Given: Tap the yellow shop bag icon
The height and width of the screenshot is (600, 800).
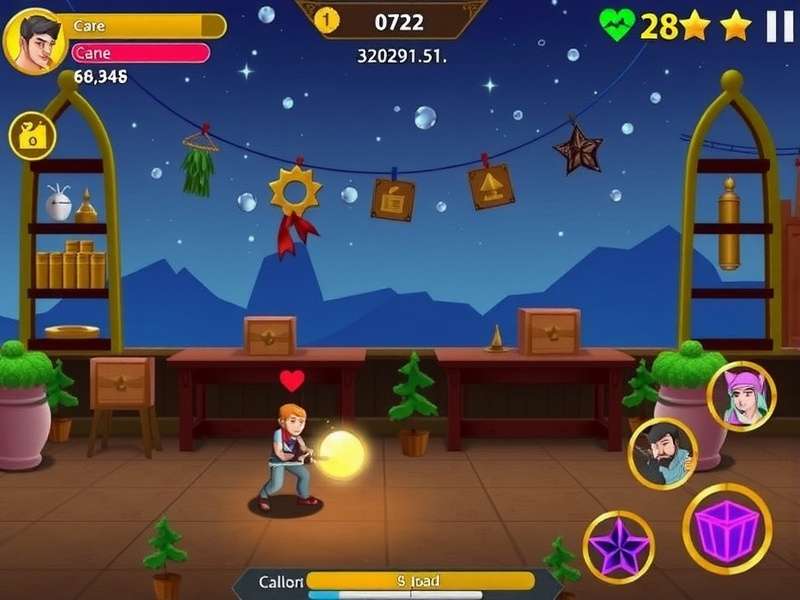Looking at the screenshot, I should [x=32, y=136].
